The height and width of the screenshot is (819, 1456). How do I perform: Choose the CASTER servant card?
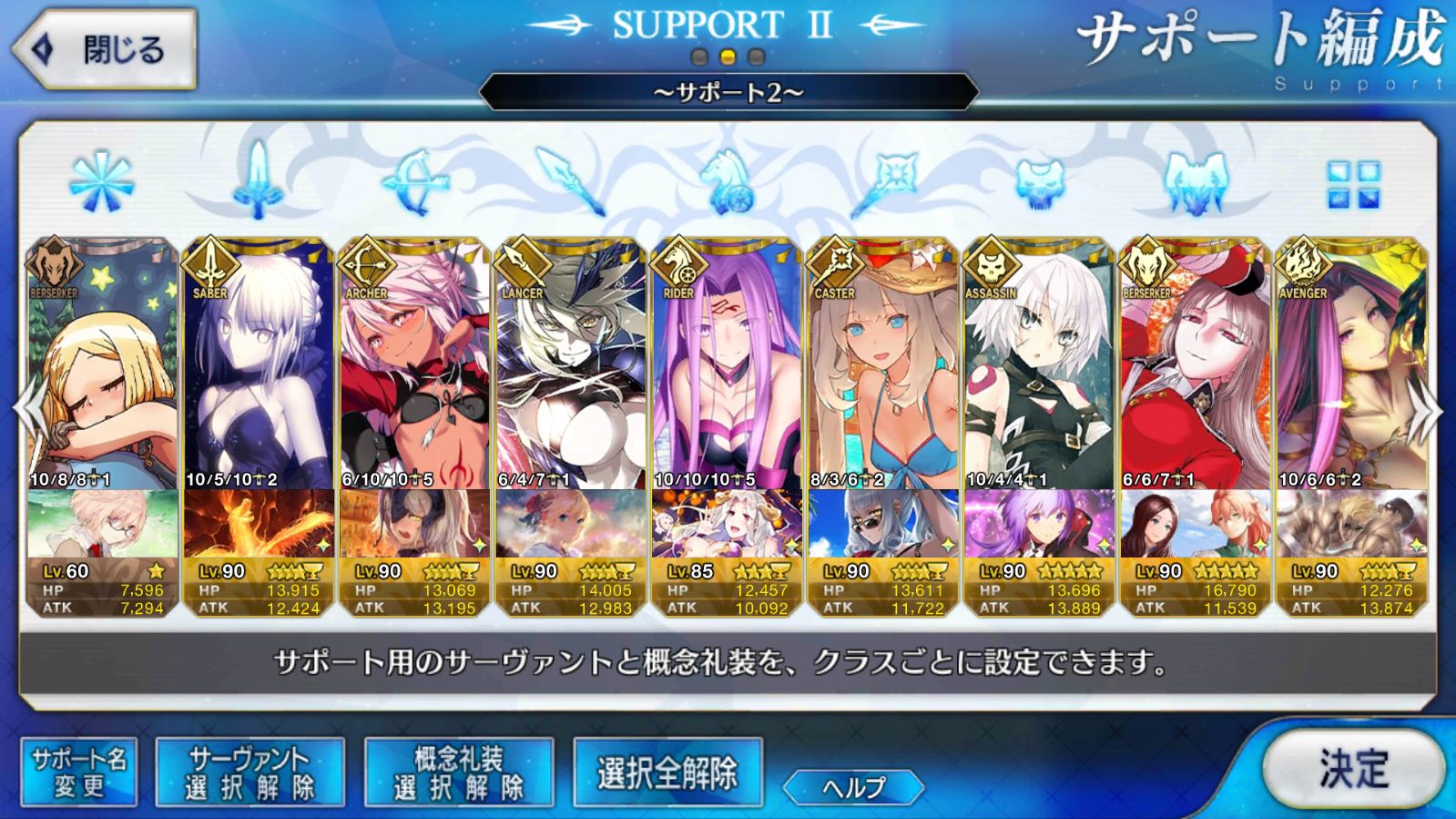pyautogui.click(x=882, y=364)
